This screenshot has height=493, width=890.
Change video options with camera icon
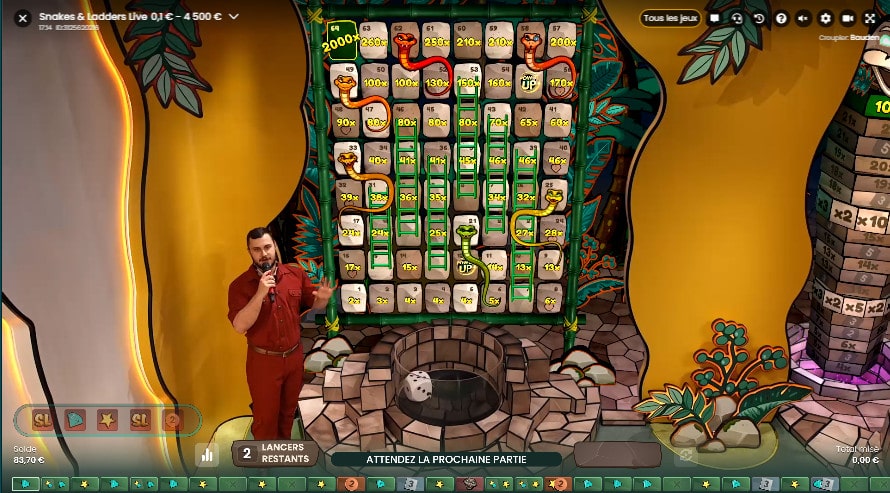point(848,18)
